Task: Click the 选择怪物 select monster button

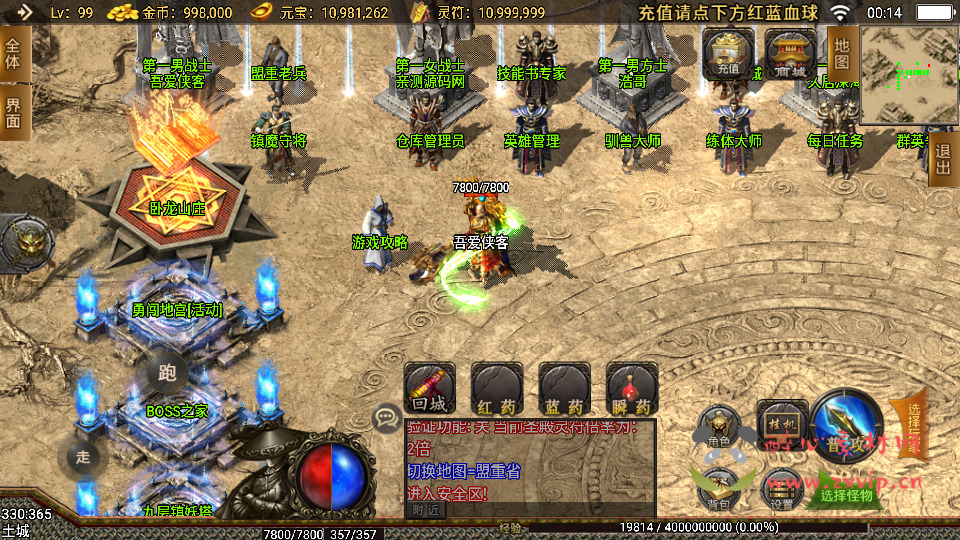Action: tap(846, 494)
